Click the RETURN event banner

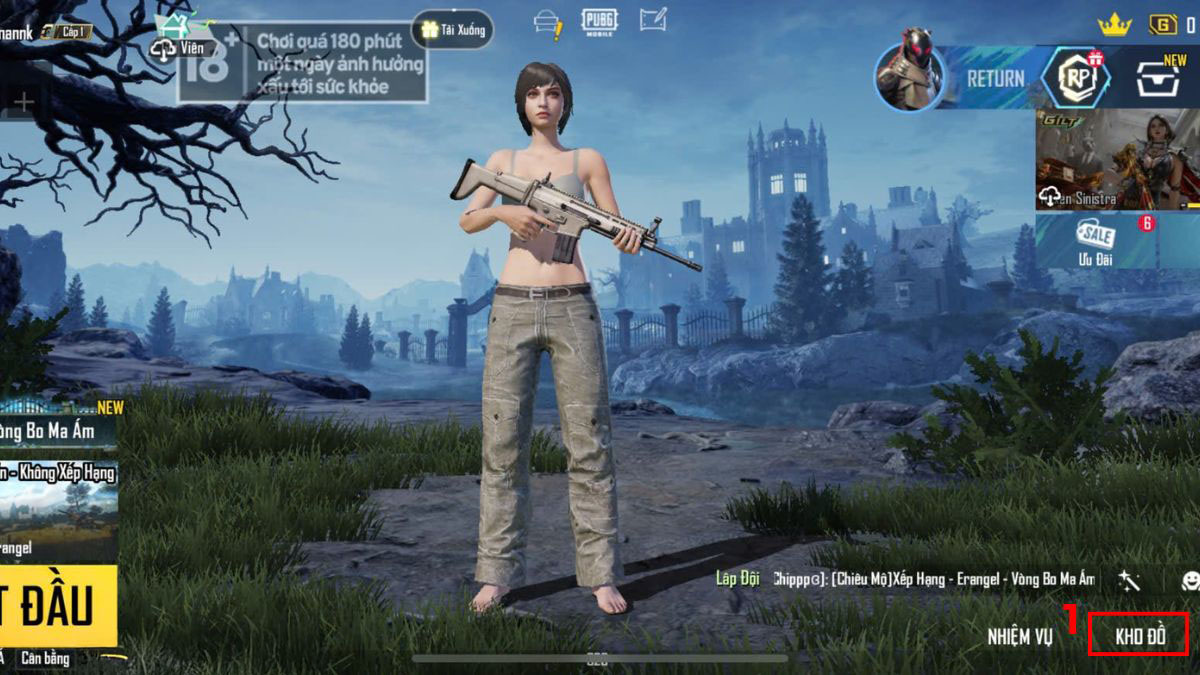point(994,78)
